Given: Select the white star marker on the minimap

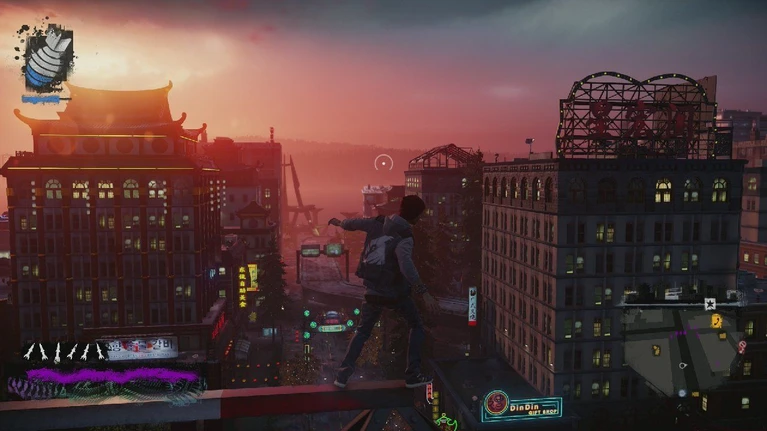Looking at the screenshot, I should pos(709,303).
